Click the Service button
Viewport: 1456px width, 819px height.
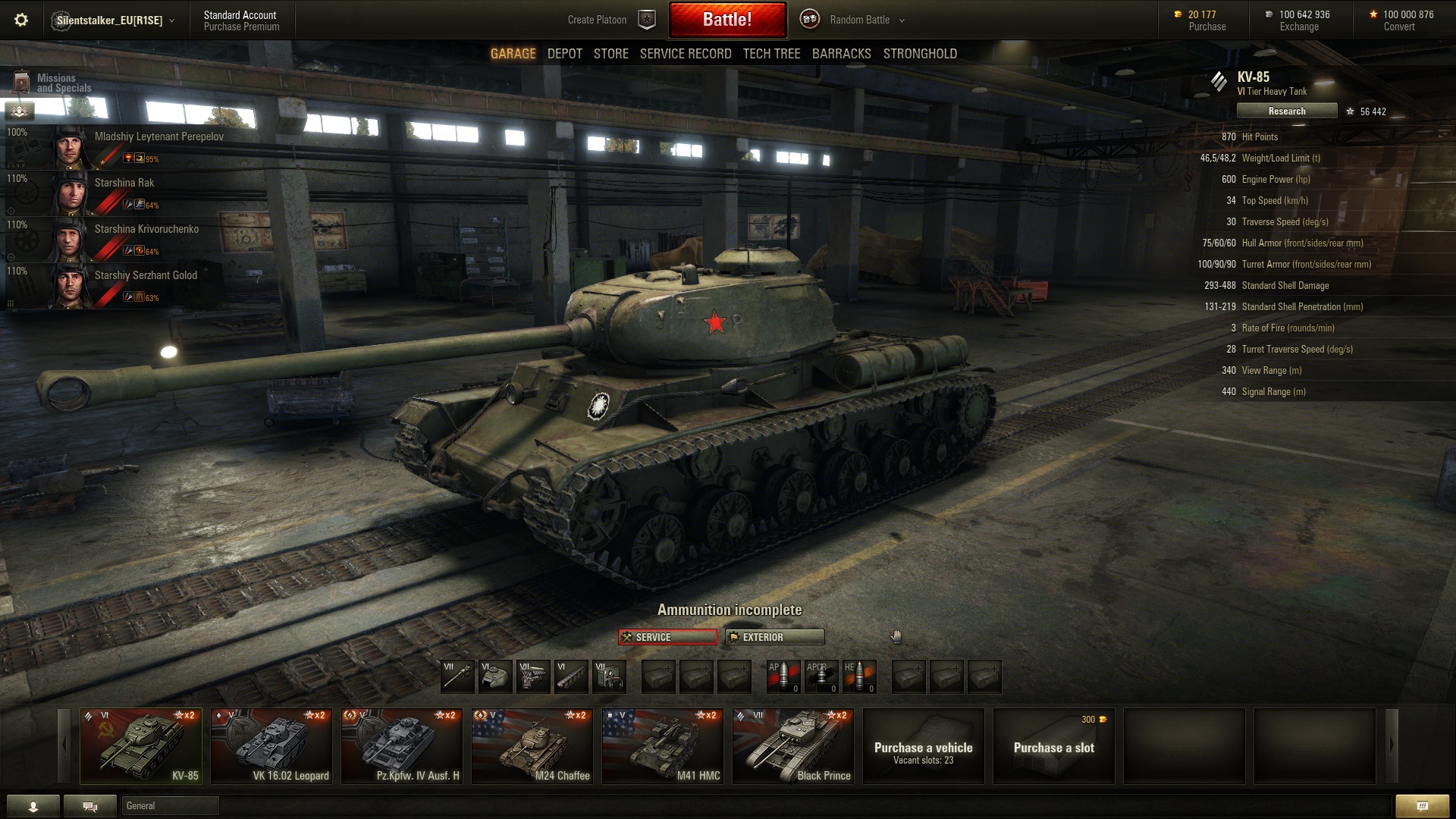click(667, 637)
